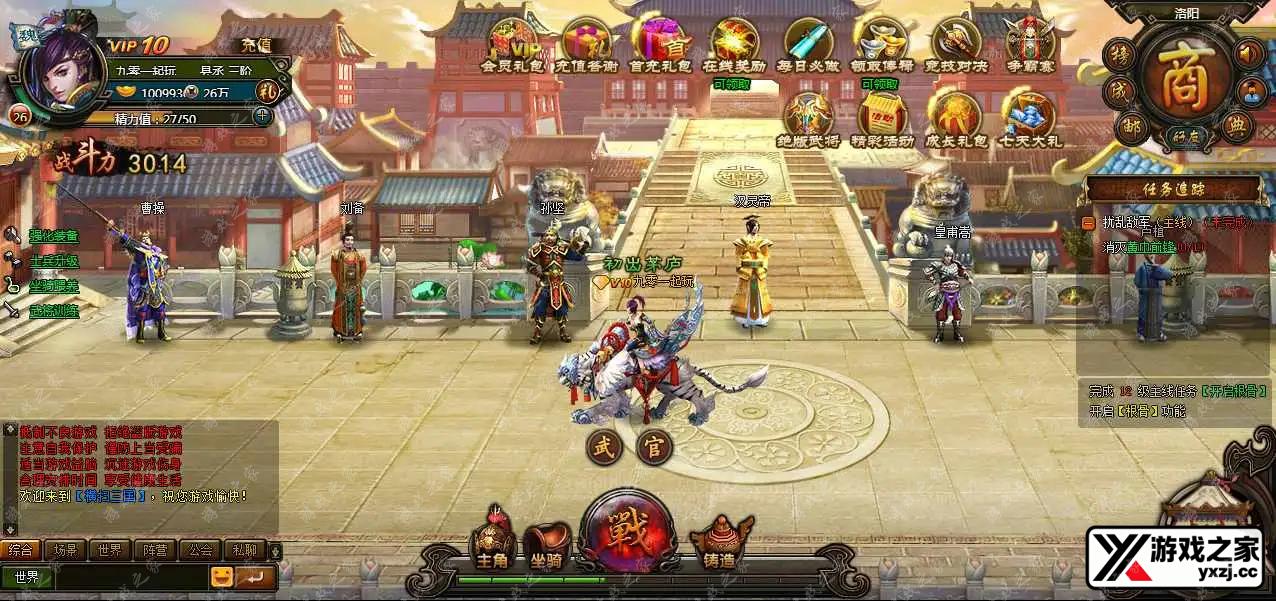
Task: Open the large 商 shop button
Action: pos(1188,80)
